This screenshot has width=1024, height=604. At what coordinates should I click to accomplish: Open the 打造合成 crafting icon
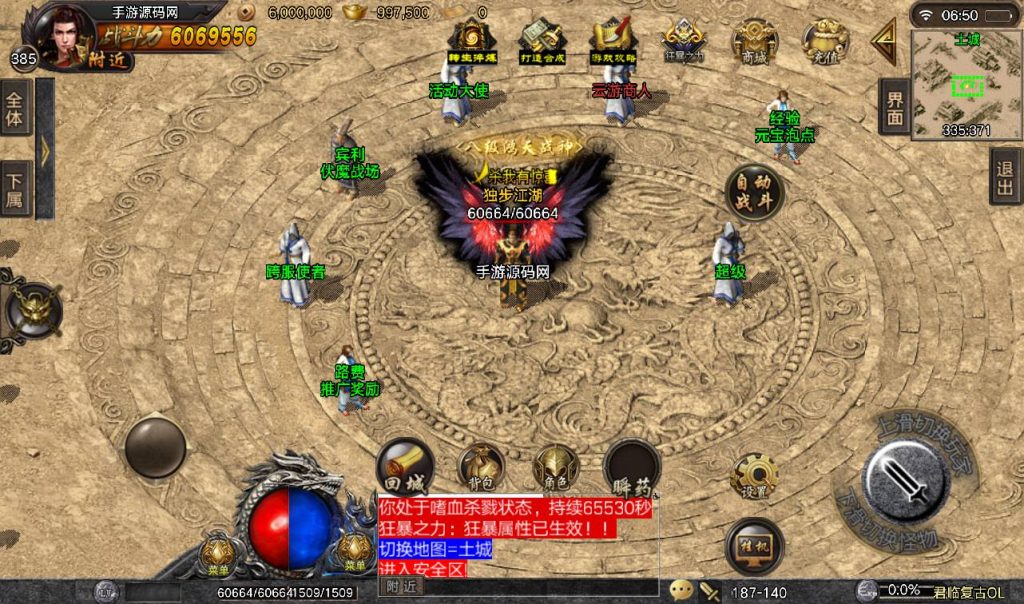(543, 40)
